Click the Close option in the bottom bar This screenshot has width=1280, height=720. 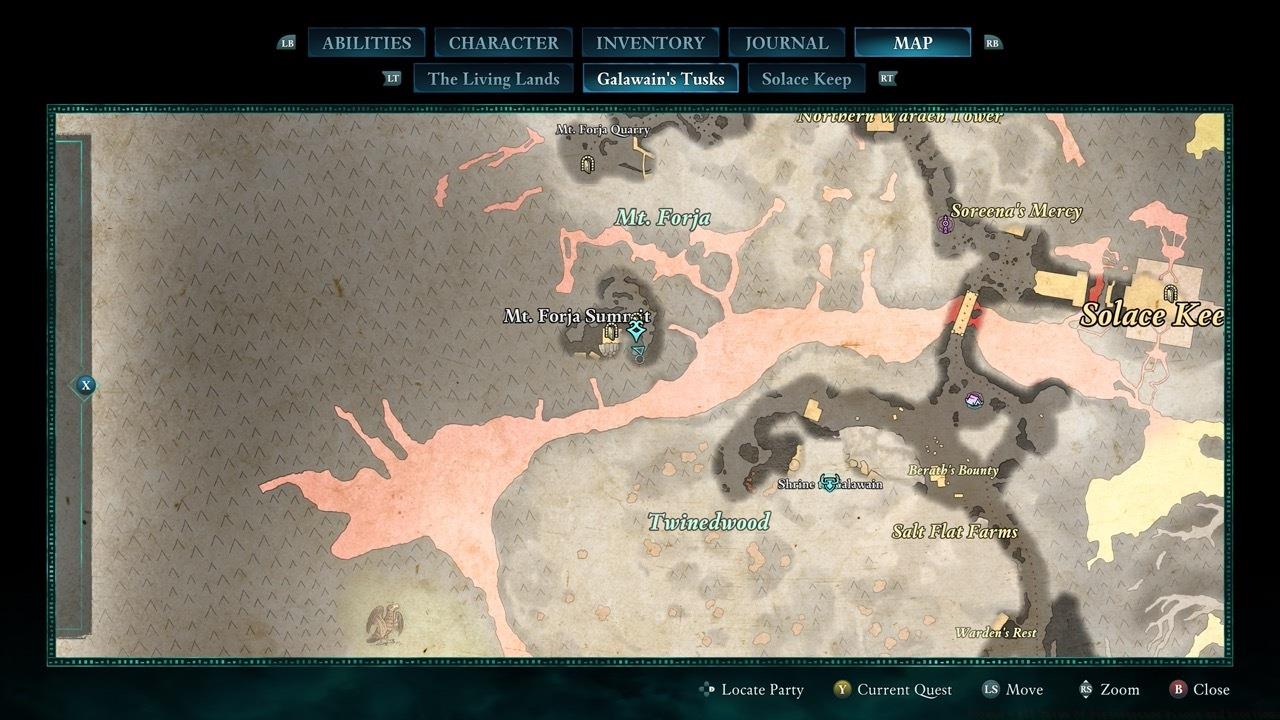point(1204,689)
